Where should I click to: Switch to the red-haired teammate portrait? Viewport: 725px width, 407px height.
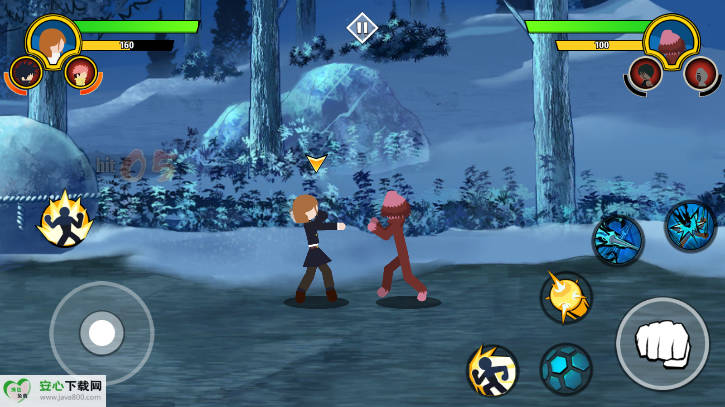click(80, 72)
